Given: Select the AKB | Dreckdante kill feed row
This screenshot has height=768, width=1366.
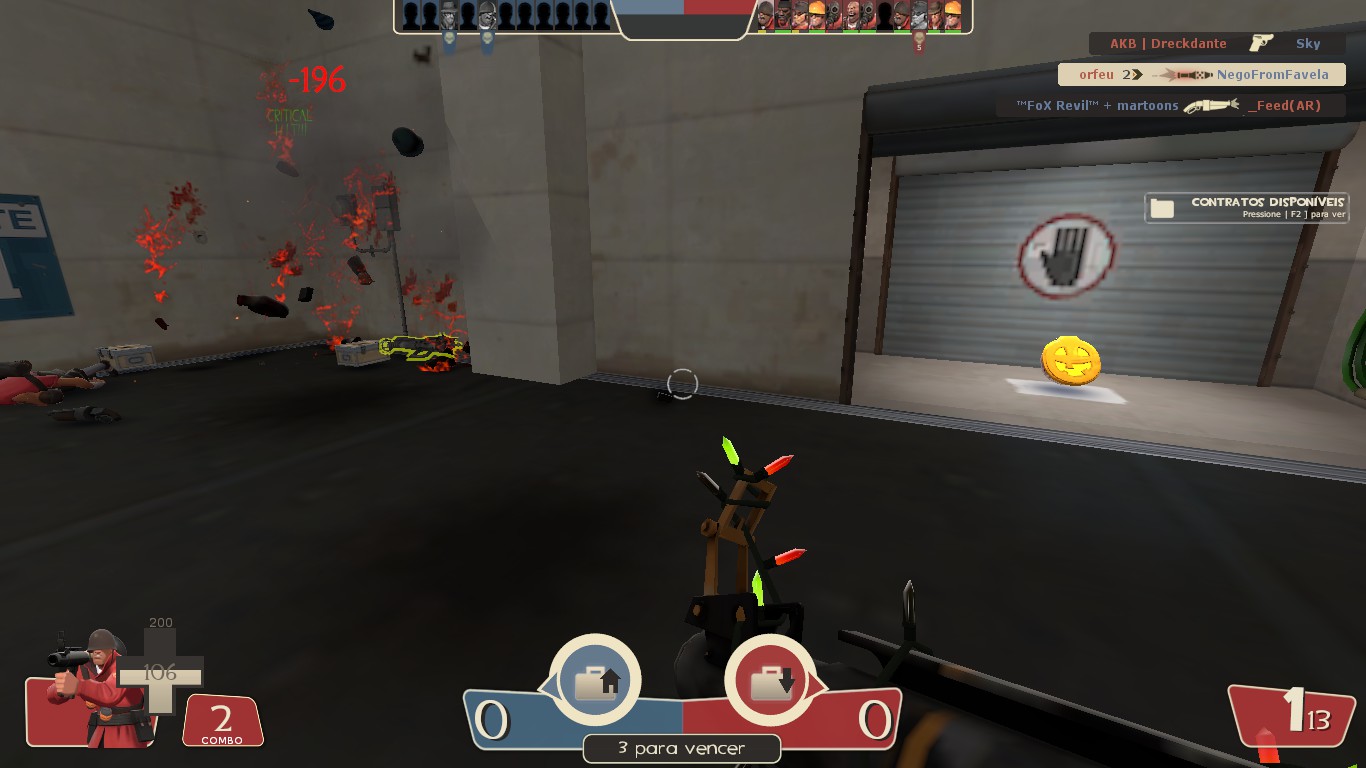Looking at the screenshot, I should pos(1215,44).
